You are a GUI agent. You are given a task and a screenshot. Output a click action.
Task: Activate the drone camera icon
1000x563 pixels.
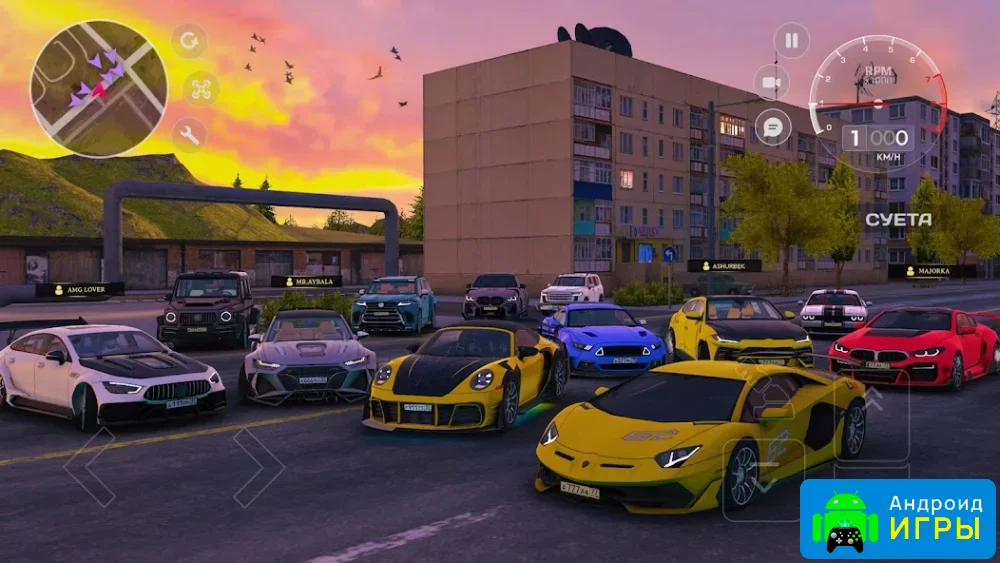point(201,88)
